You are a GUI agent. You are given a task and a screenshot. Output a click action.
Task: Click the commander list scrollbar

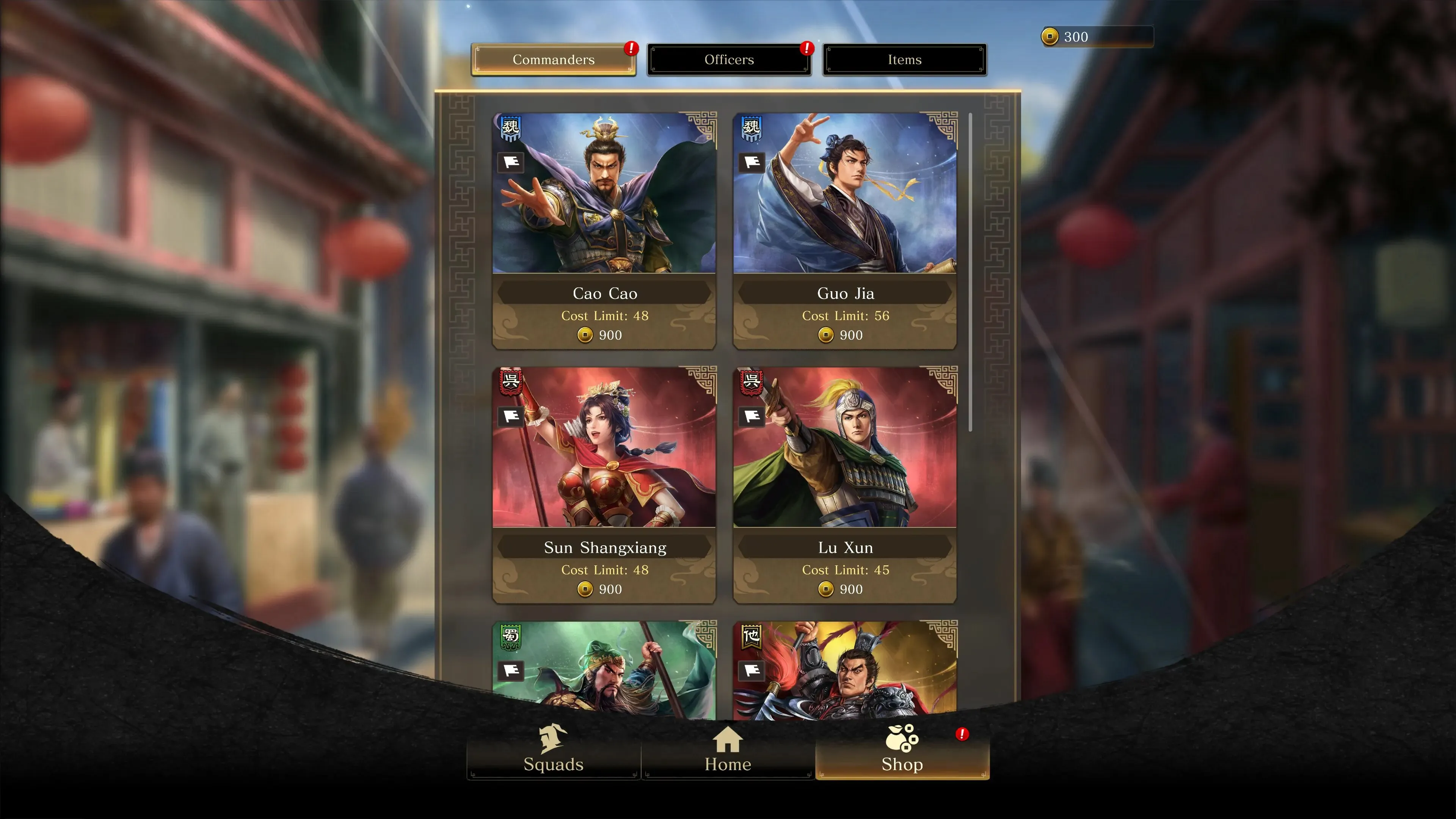click(x=971, y=271)
